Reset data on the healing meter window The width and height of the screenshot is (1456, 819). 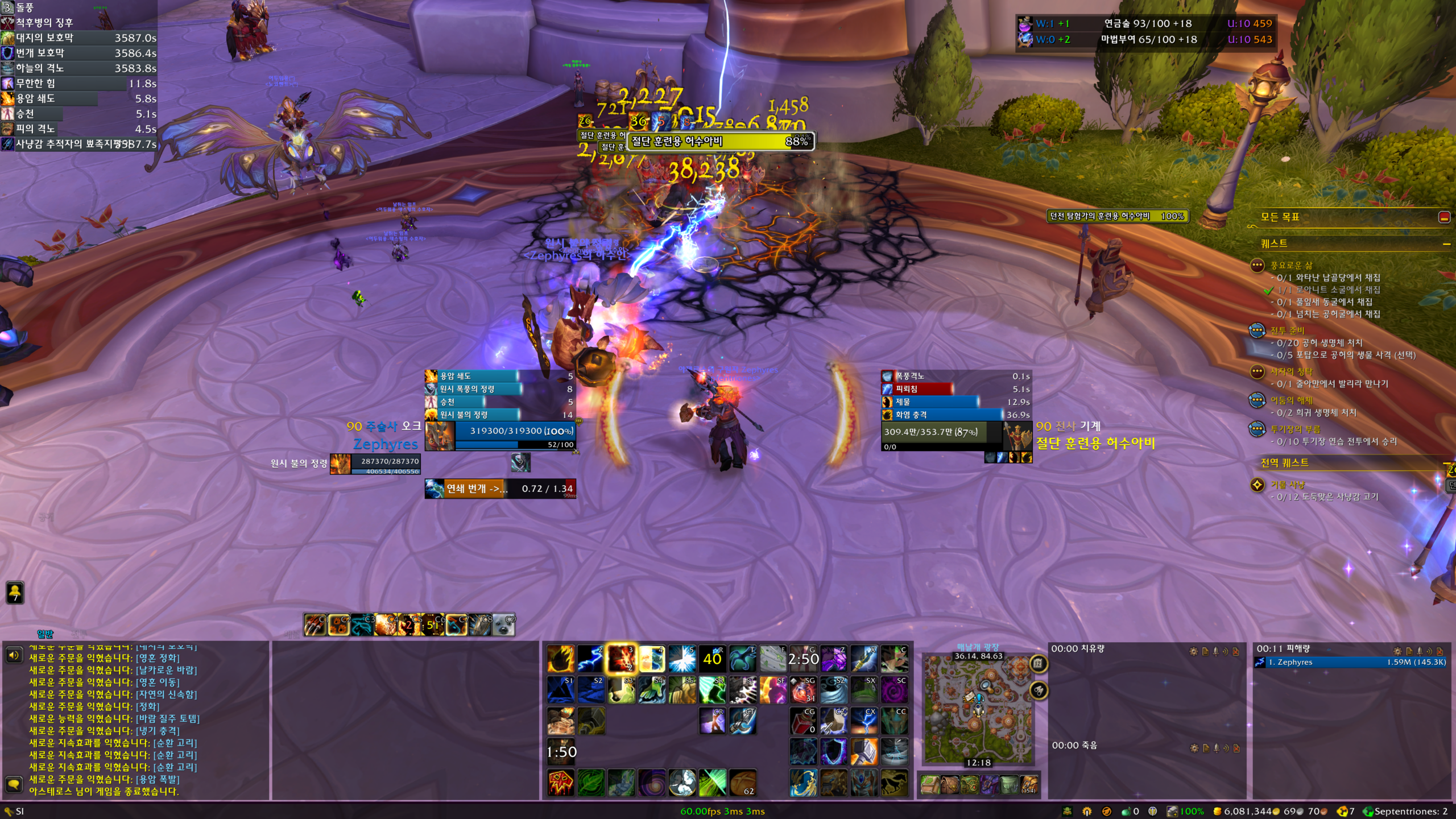1236,651
